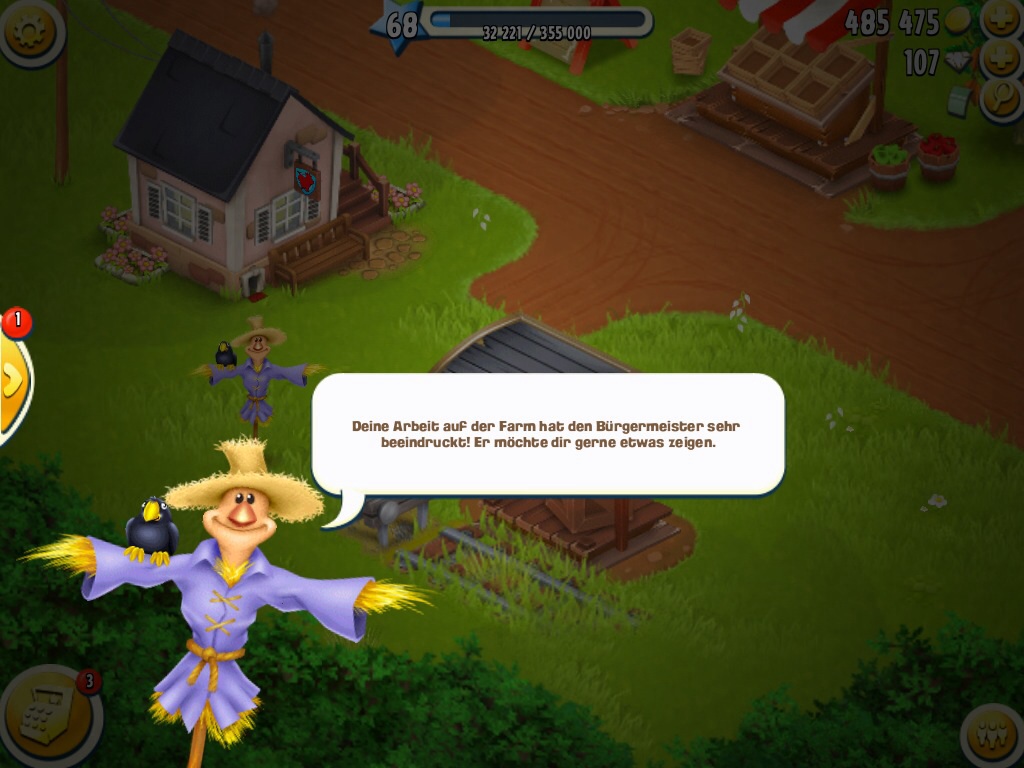Tap the magnifying glass button
Viewport: 1024px width, 768px height.
(x=1001, y=98)
